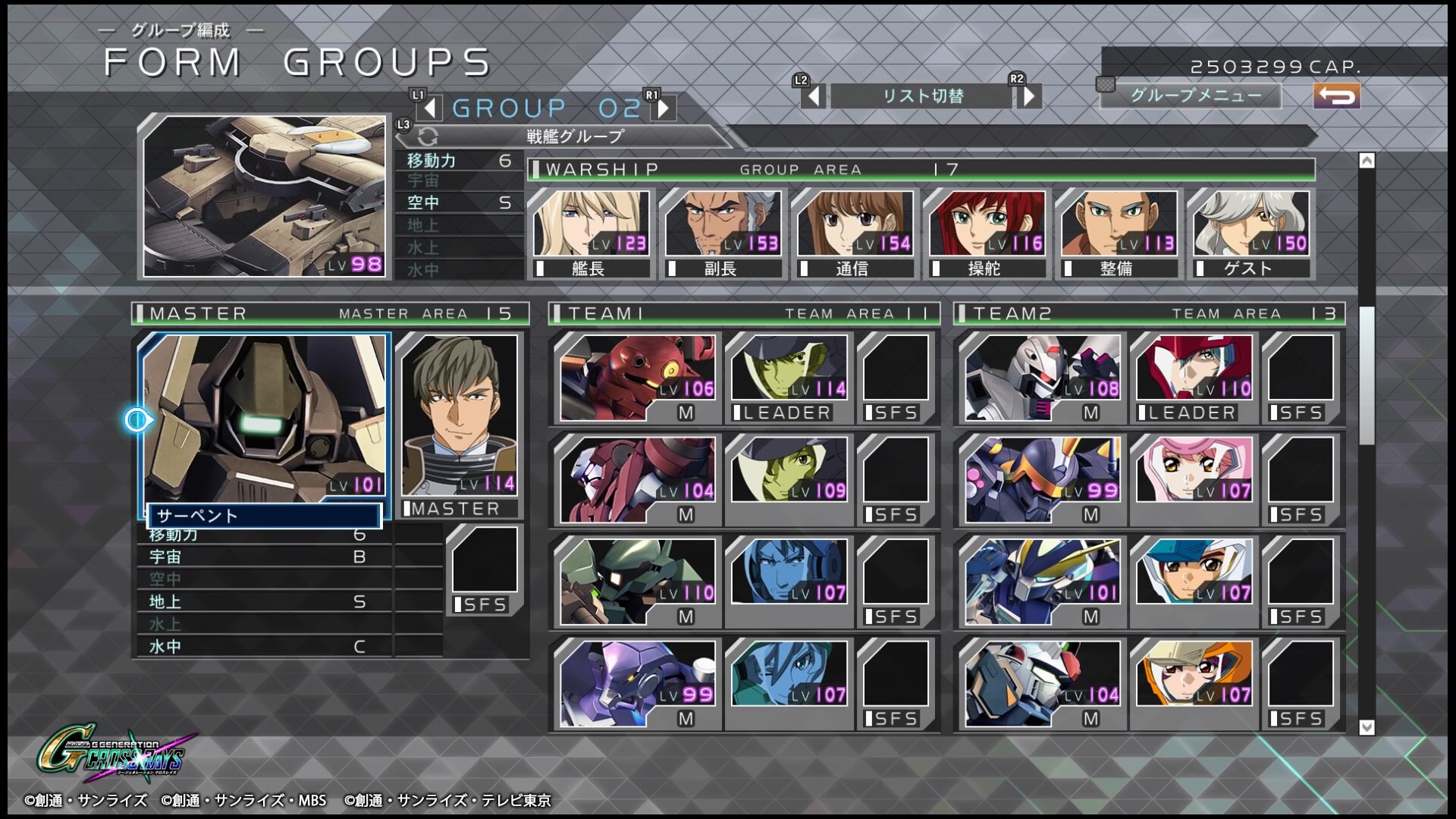Click the orange return arrow button
The image size is (1456, 819).
click(x=1336, y=96)
